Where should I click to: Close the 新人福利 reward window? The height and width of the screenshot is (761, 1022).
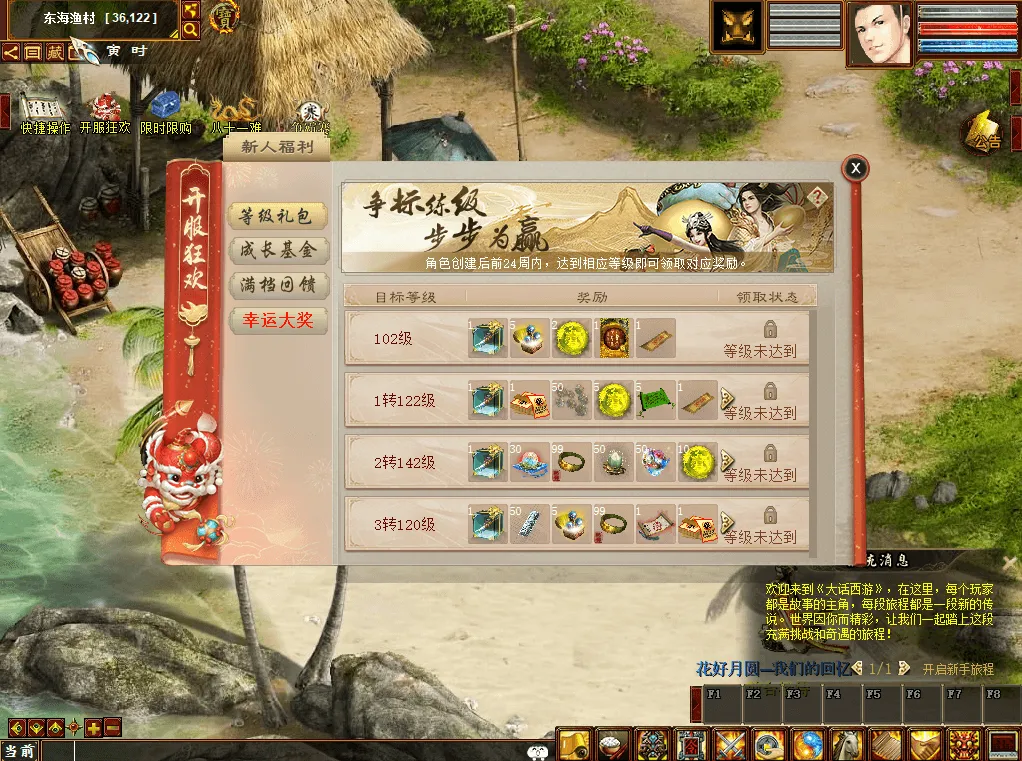pos(855,169)
